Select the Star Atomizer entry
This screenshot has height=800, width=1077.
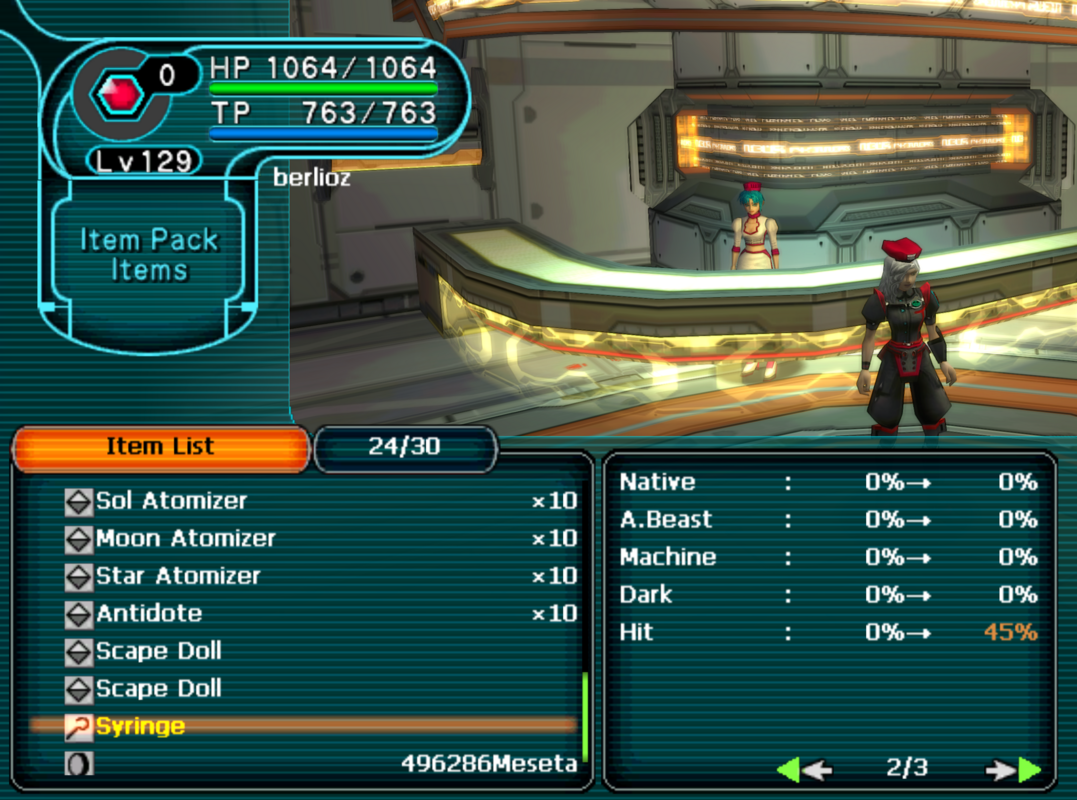tap(178, 576)
